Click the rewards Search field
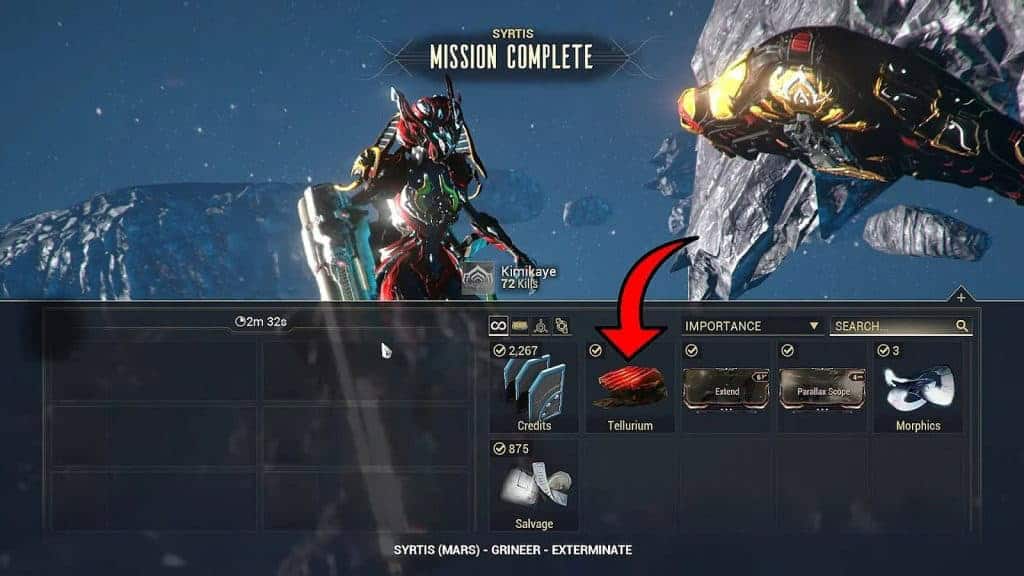Image resolution: width=1024 pixels, height=576 pixels. pyautogui.click(x=890, y=326)
